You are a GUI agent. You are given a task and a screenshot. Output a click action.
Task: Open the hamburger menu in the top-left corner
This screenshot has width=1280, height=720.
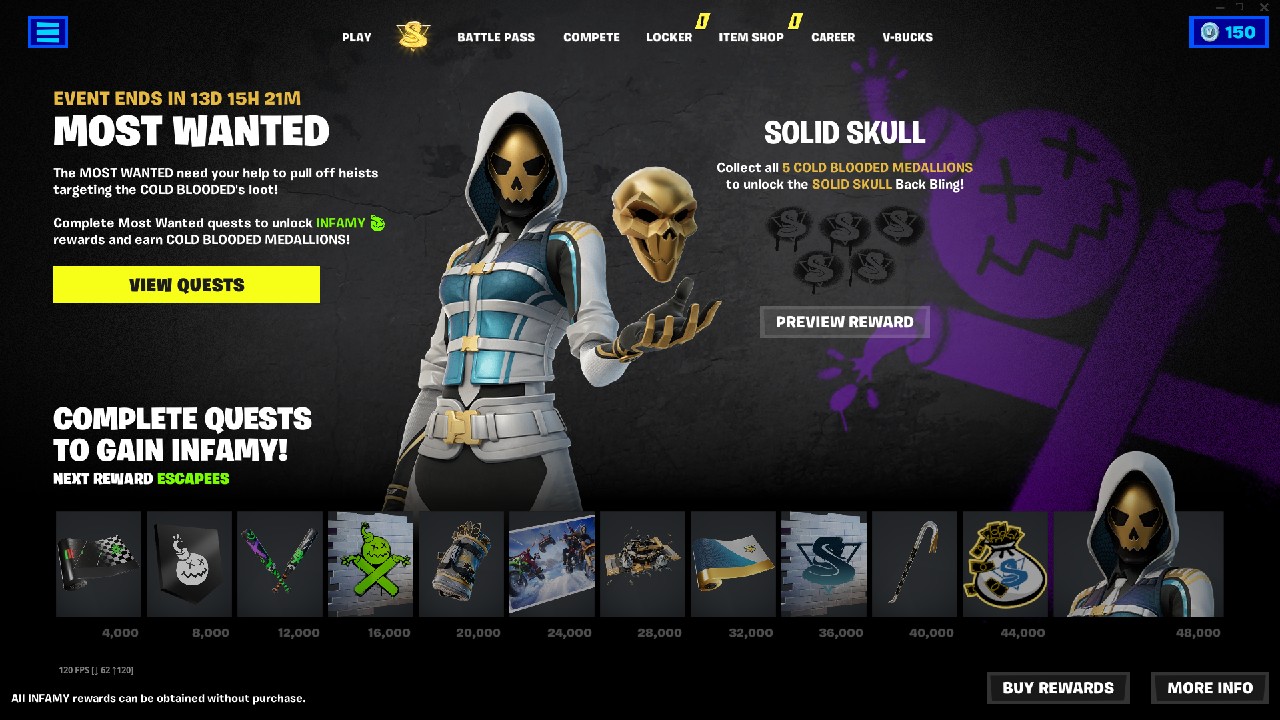(x=47, y=31)
